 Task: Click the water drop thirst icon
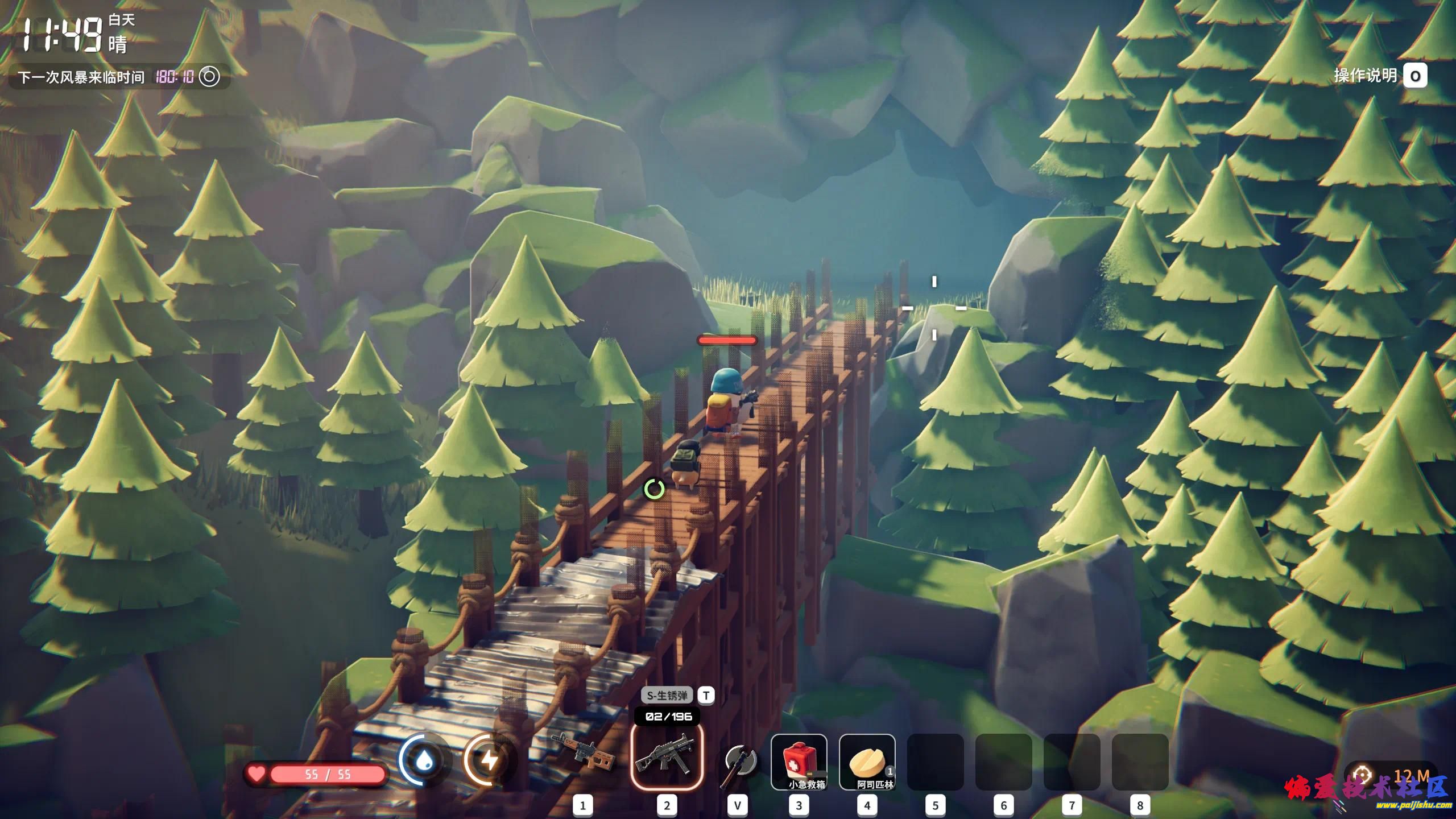[x=424, y=760]
